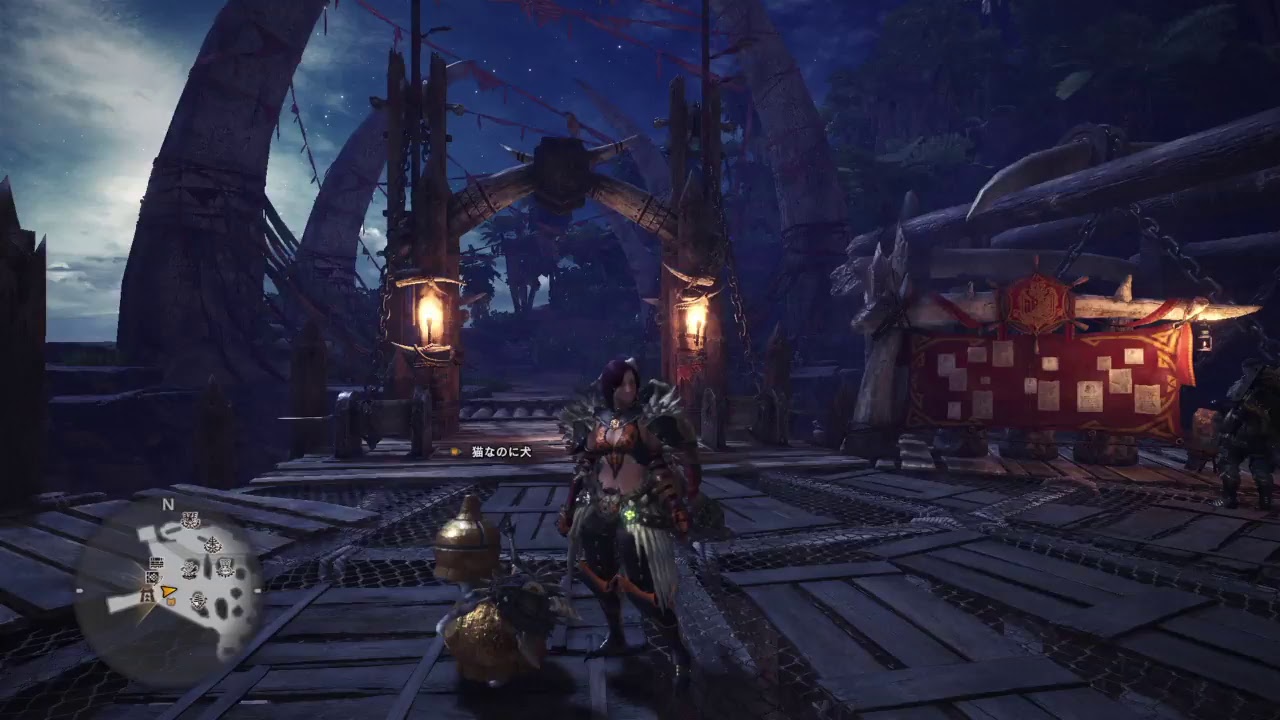
Task: Click the lantern on the right gate pillar
Action: [x=700, y=323]
